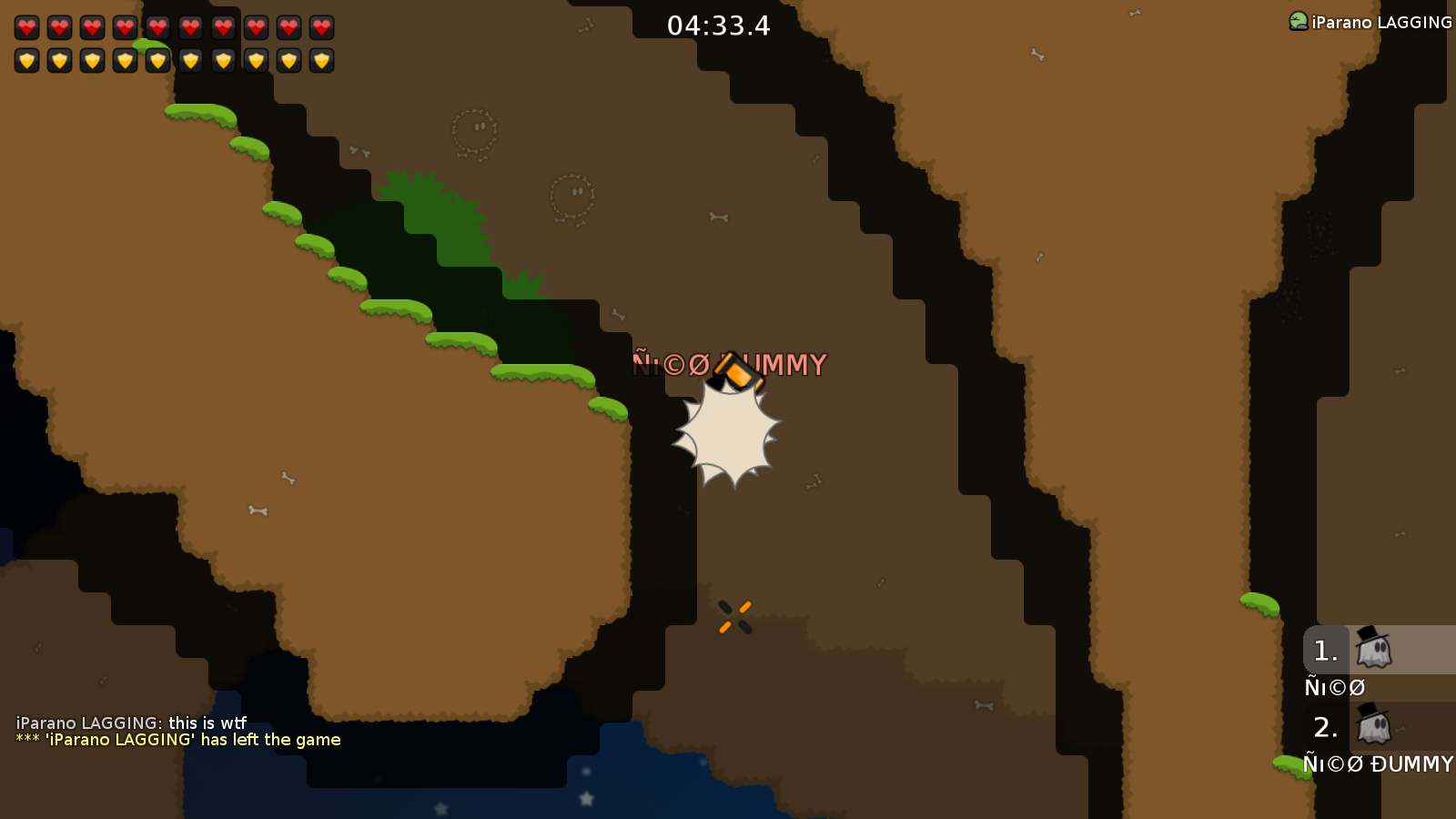Screen dimensions: 1456x819
Task: Click the last heart in the health bar
Action: 320,27
